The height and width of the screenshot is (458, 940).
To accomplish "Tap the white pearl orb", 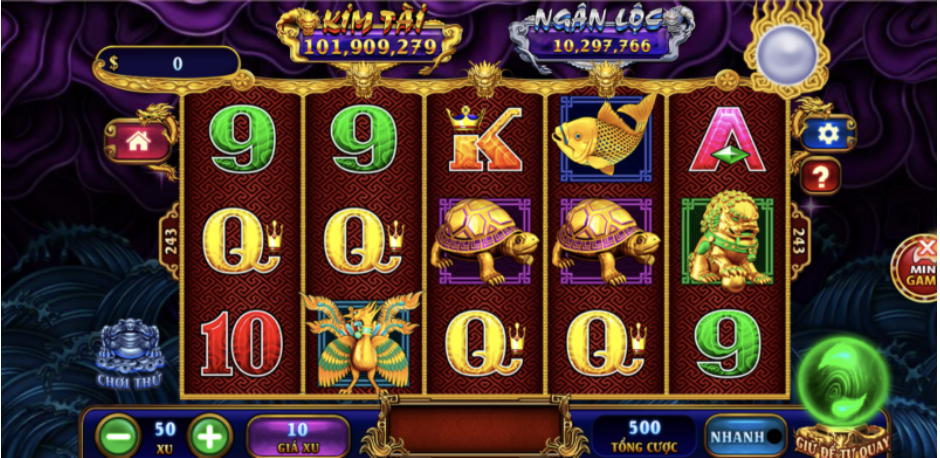I will (x=787, y=53).
